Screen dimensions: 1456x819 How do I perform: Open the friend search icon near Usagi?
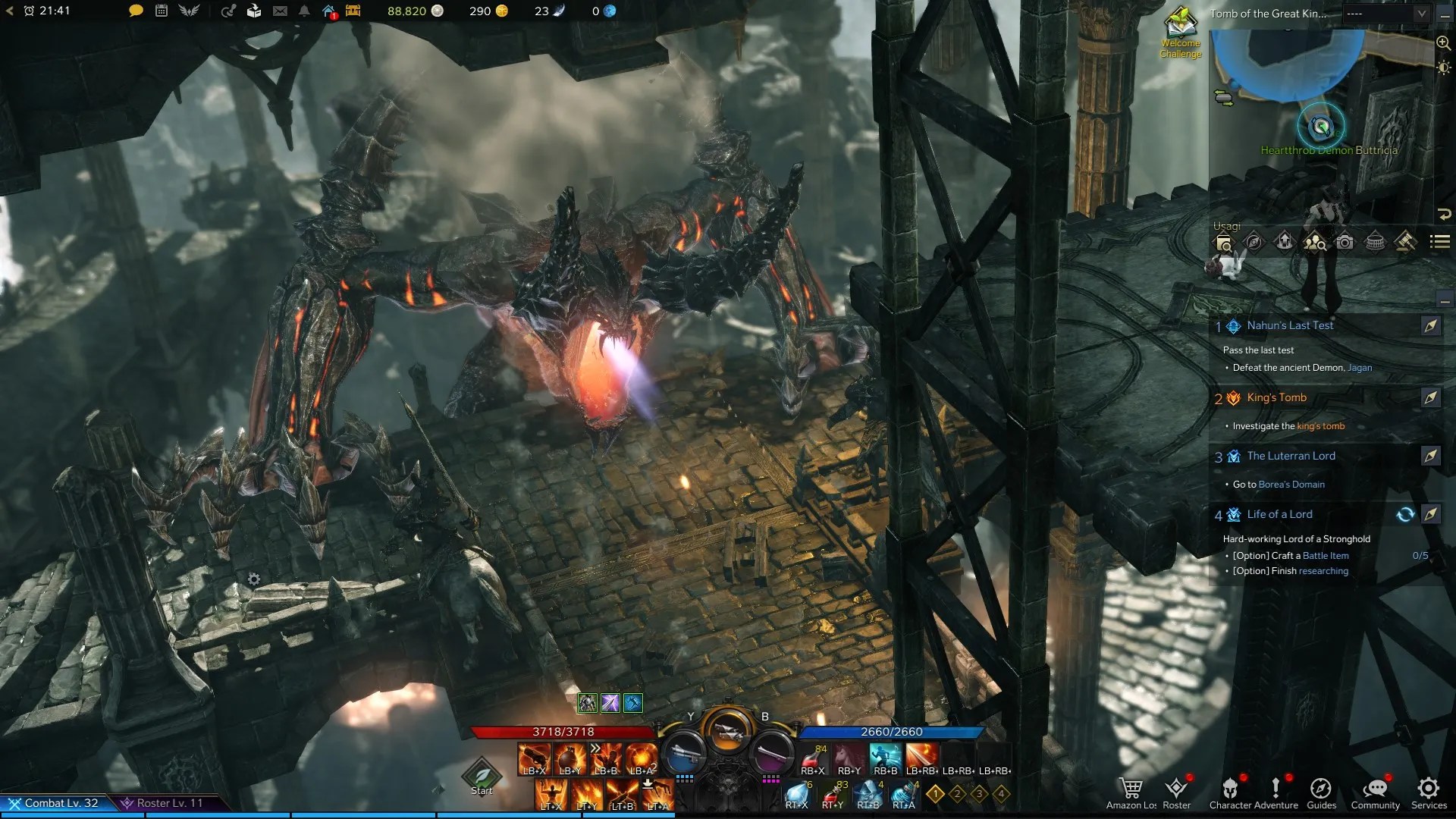point(1314,243)
